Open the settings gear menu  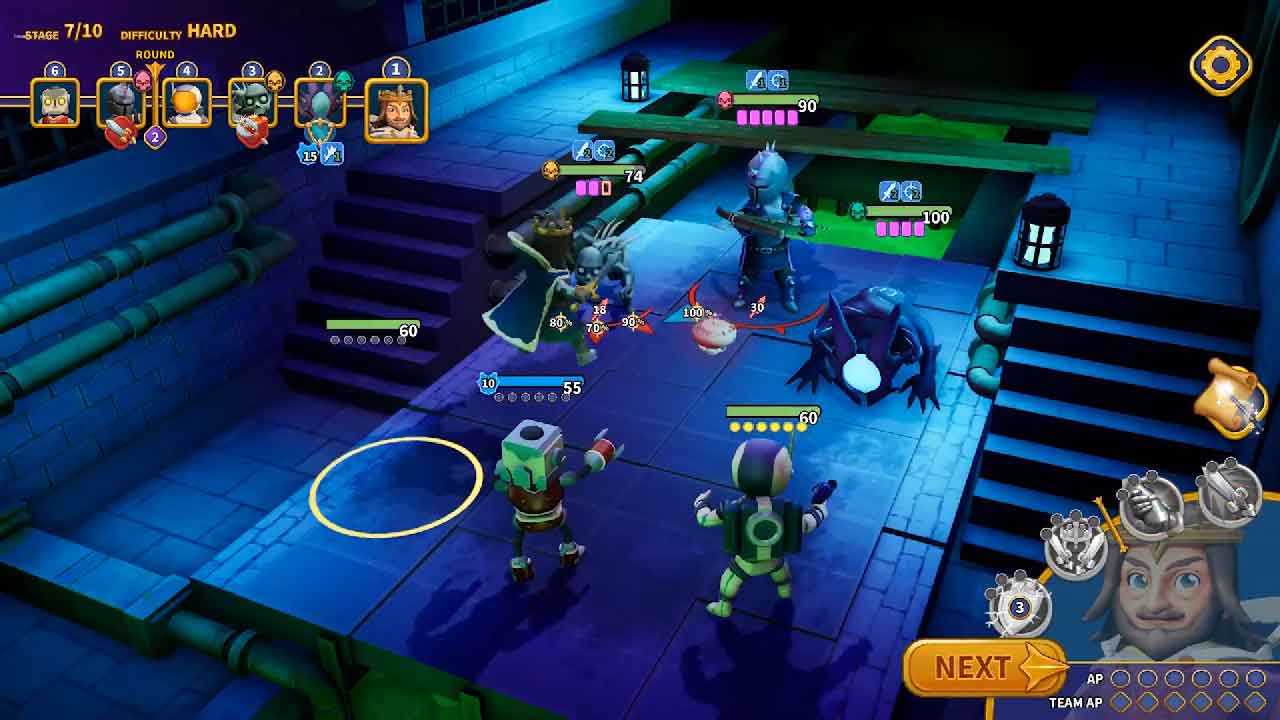click(1220, 66)
